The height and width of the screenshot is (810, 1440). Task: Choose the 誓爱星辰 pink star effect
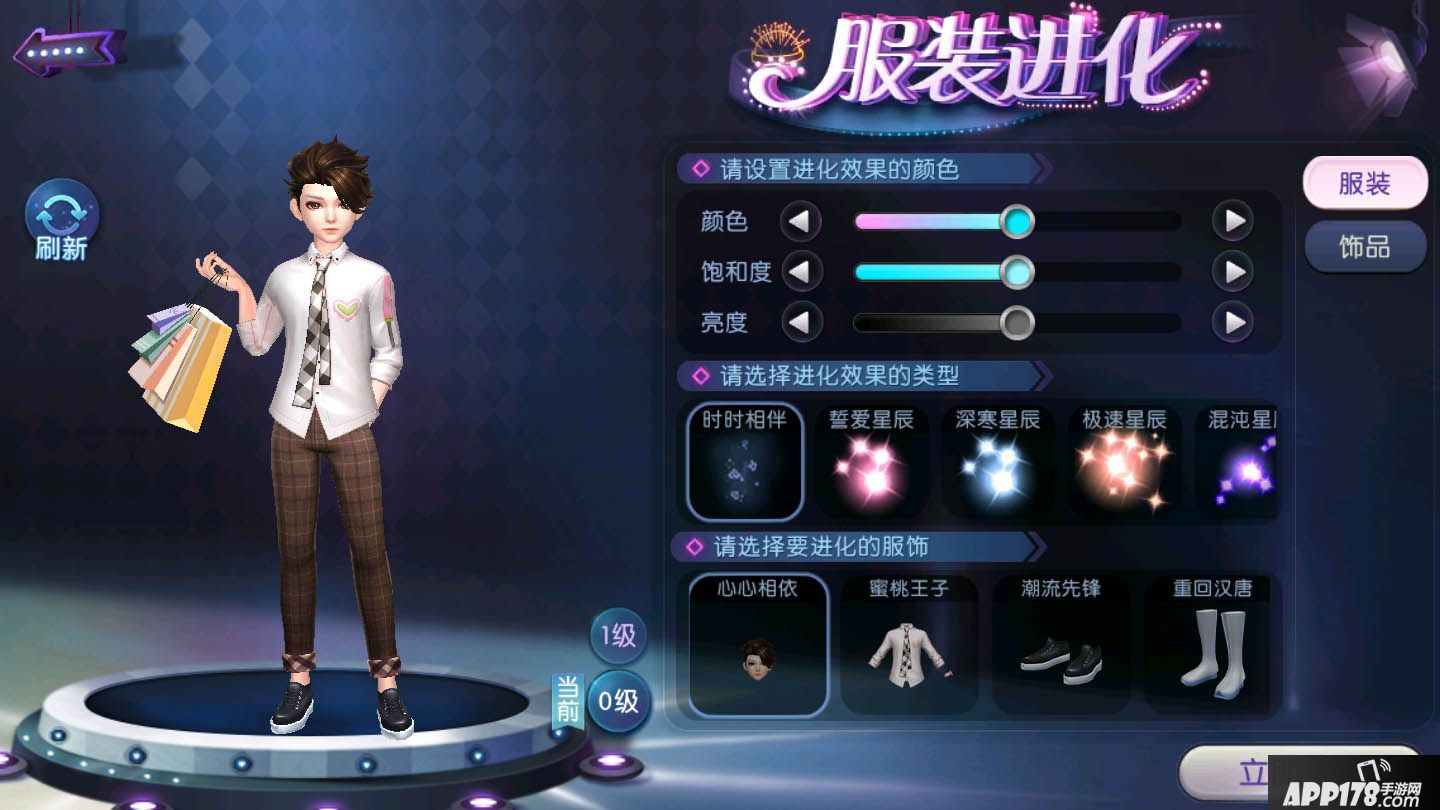coord(871,460)
